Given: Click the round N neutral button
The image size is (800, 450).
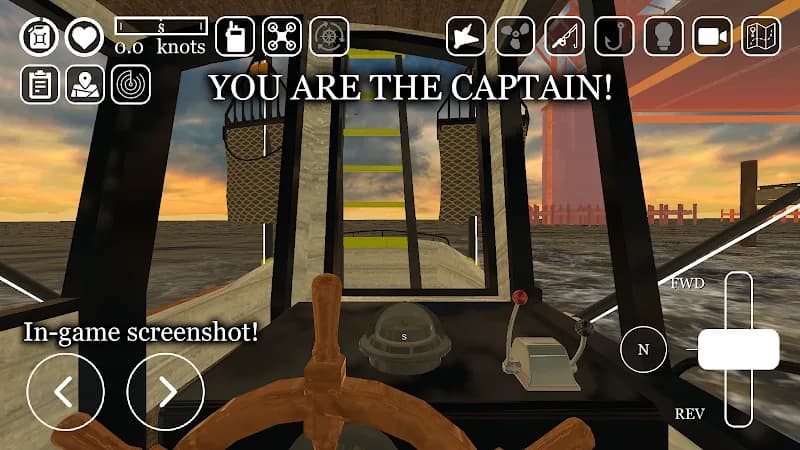Looking at the screenshot, I should (643, 350).
